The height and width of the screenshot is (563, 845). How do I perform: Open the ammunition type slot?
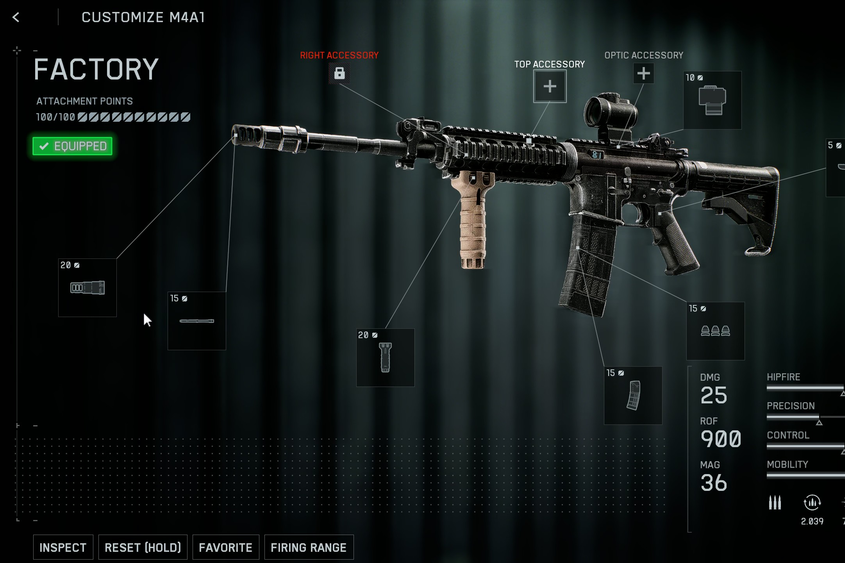(x=715, y=331)
